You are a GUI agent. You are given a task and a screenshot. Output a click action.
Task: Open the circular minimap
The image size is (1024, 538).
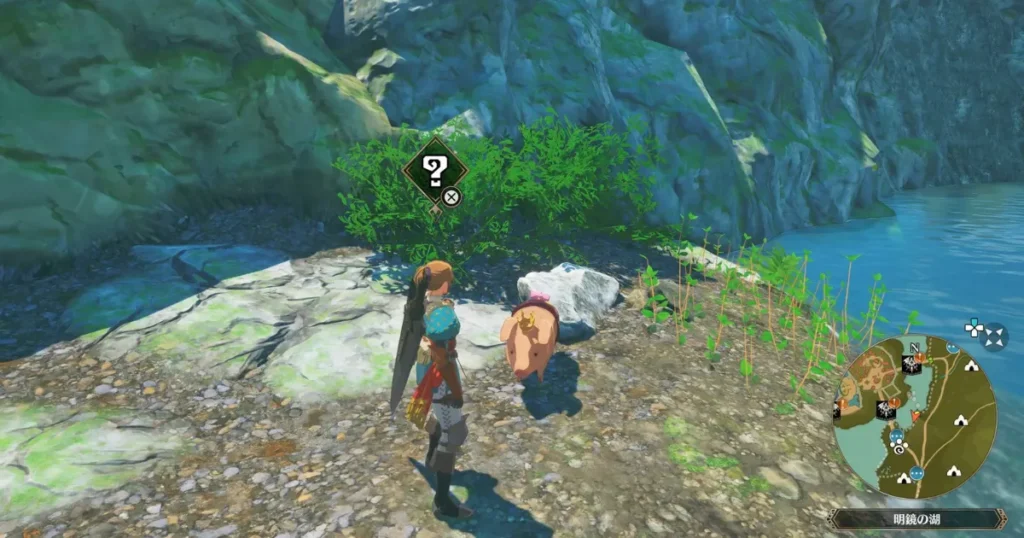click(914, 416)
